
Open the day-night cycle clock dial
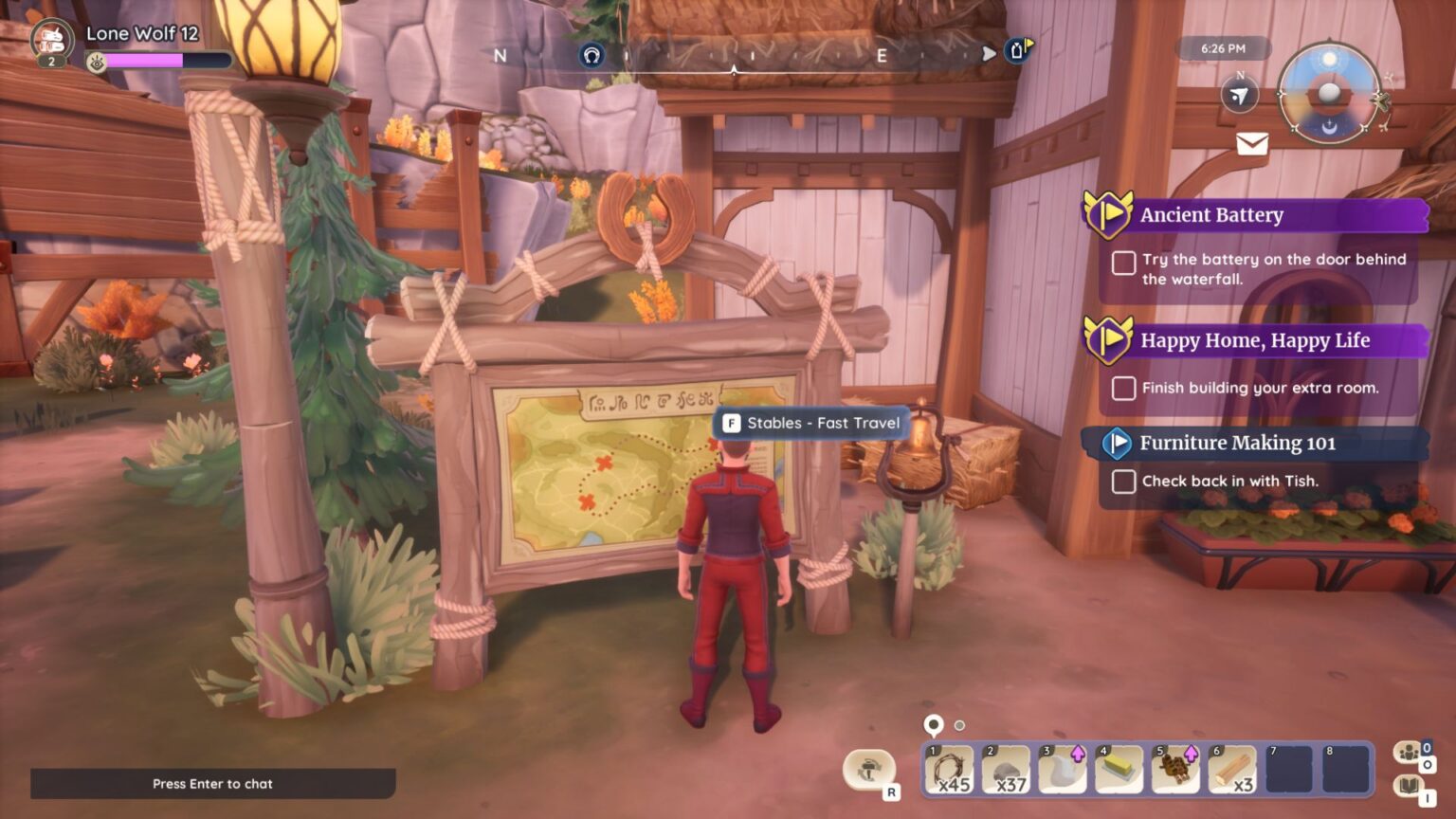[1329, 93]
